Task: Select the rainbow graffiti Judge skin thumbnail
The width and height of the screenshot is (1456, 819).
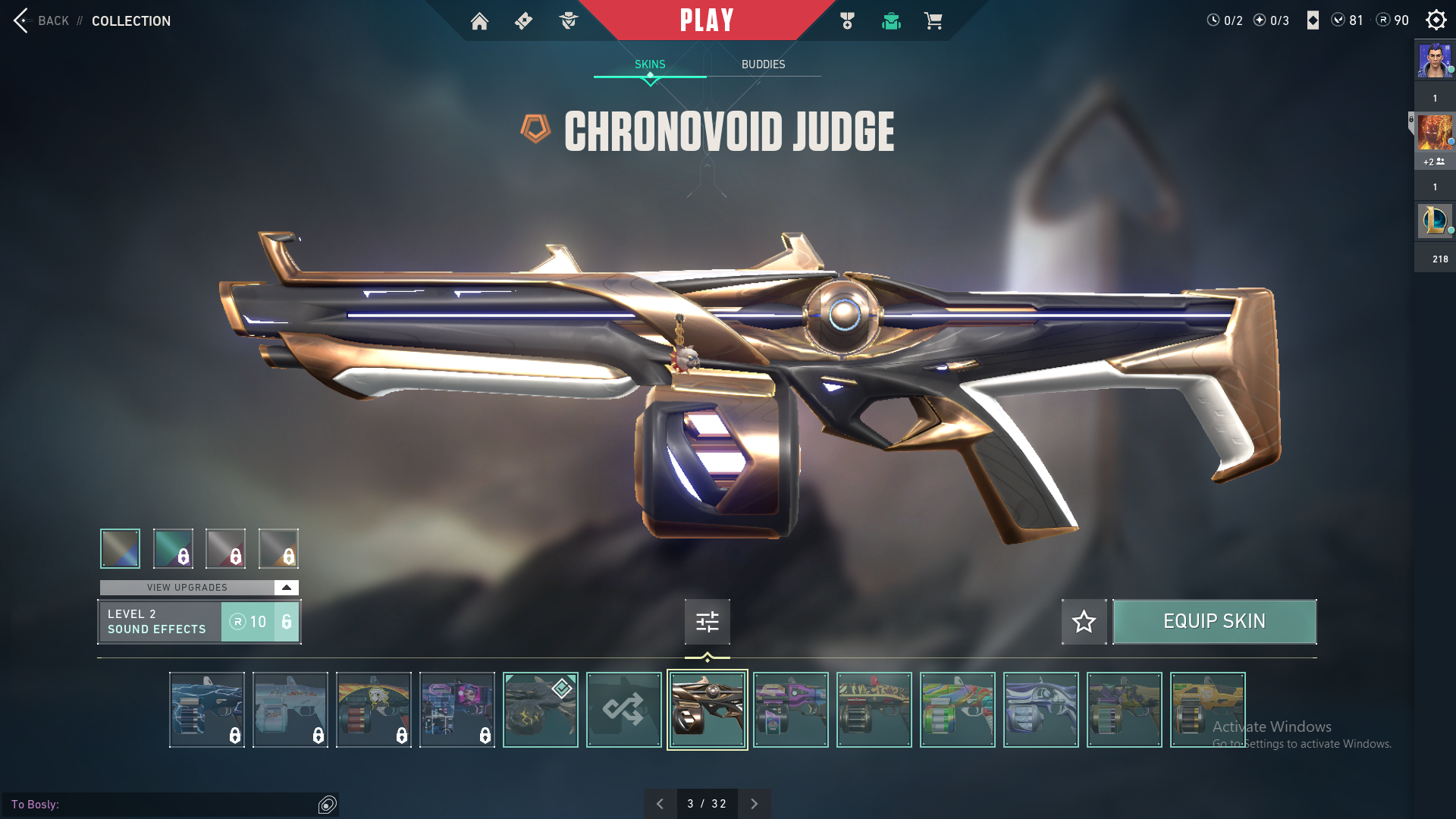Action: [x=957, y=710]
